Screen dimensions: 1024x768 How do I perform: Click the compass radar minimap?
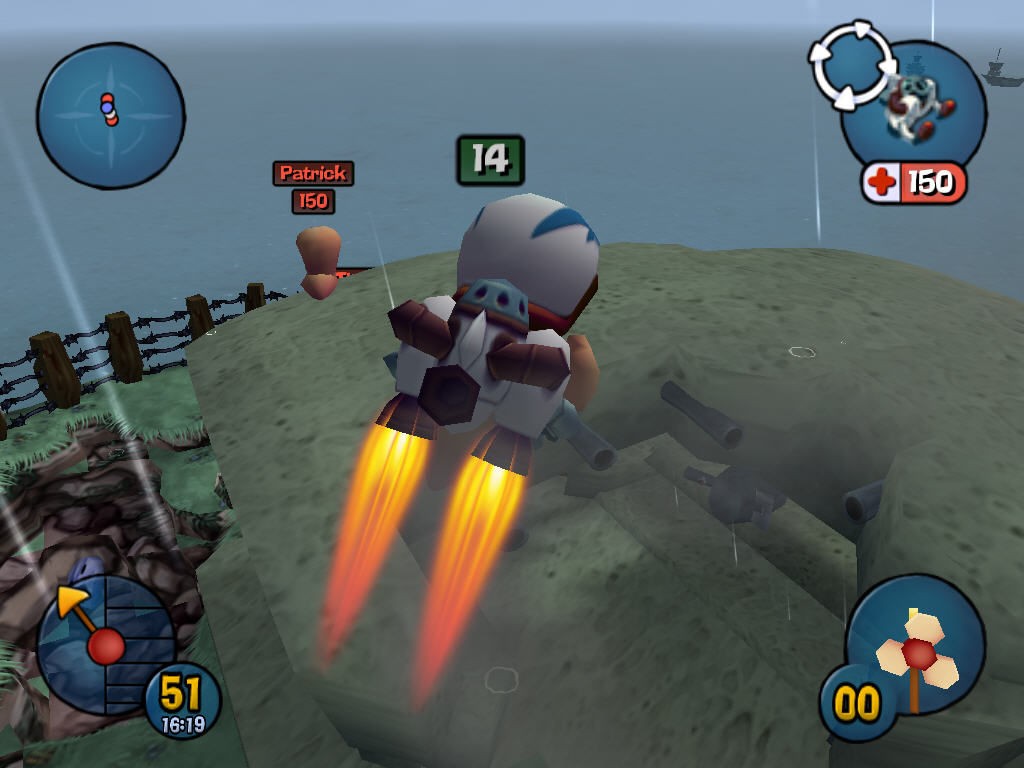tap(110, 115)
